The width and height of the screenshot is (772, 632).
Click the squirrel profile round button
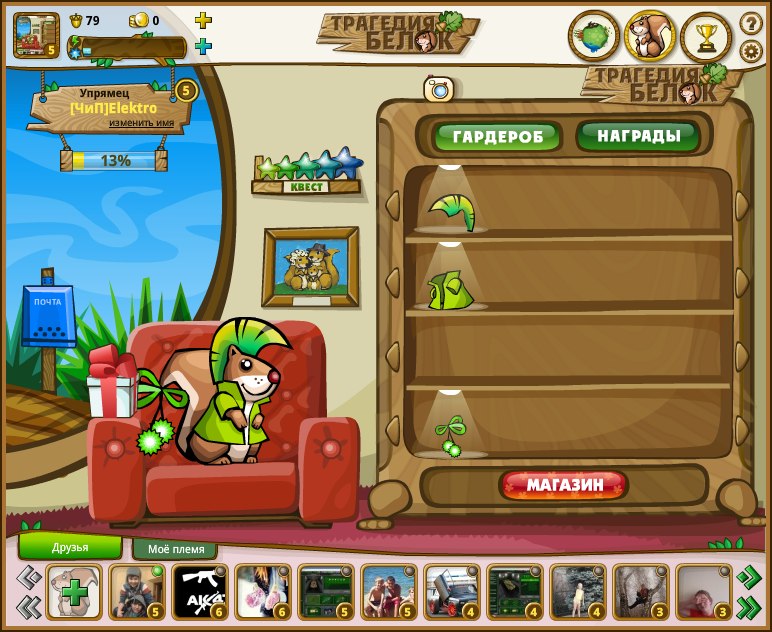coord(650,37)
